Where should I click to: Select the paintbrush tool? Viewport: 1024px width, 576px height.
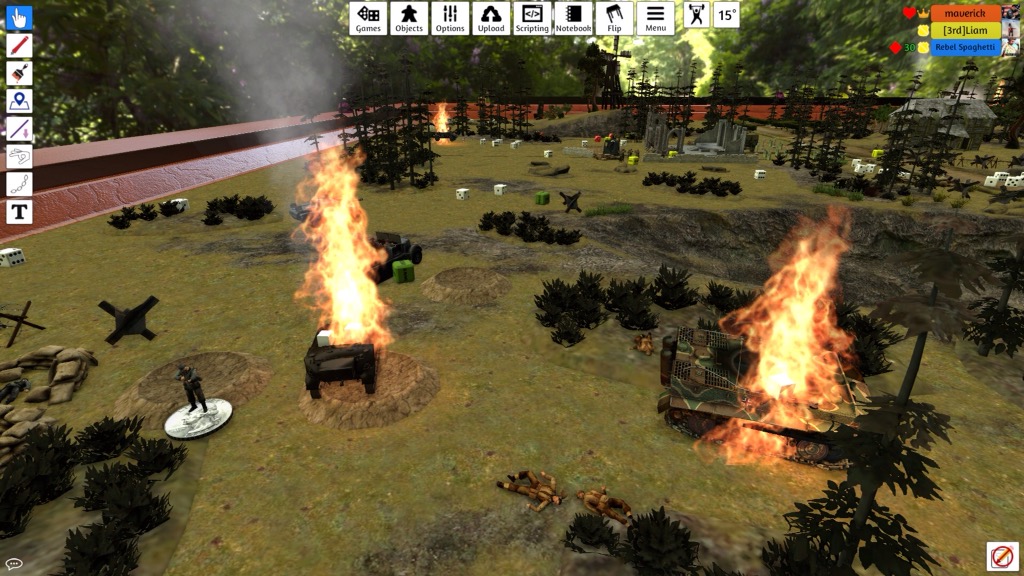pos(19,73)
